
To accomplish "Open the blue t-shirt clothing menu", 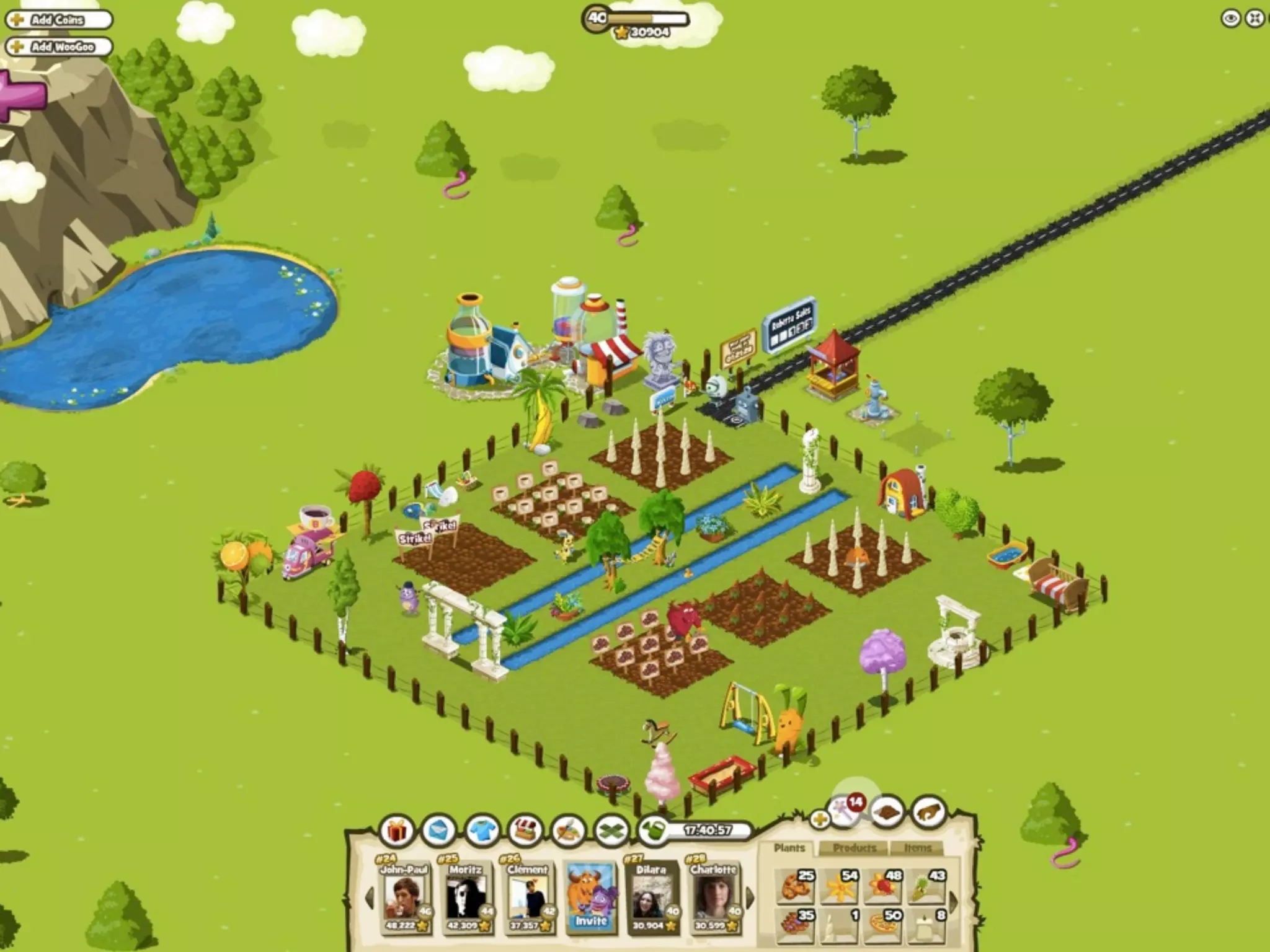I will pyautogui.click(x=482, y=831).
